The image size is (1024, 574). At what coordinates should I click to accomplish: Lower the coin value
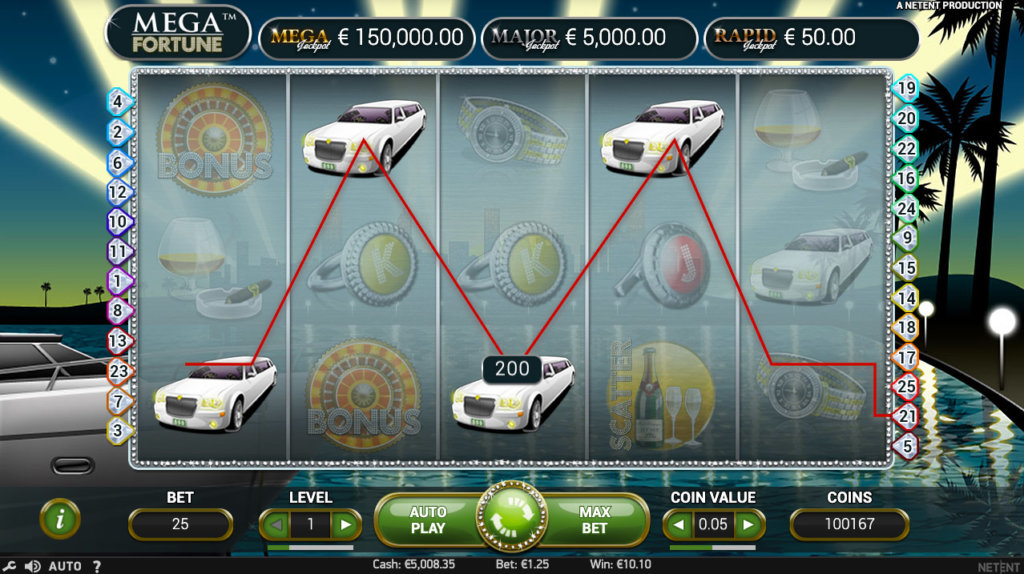click(x=677, y=524)
